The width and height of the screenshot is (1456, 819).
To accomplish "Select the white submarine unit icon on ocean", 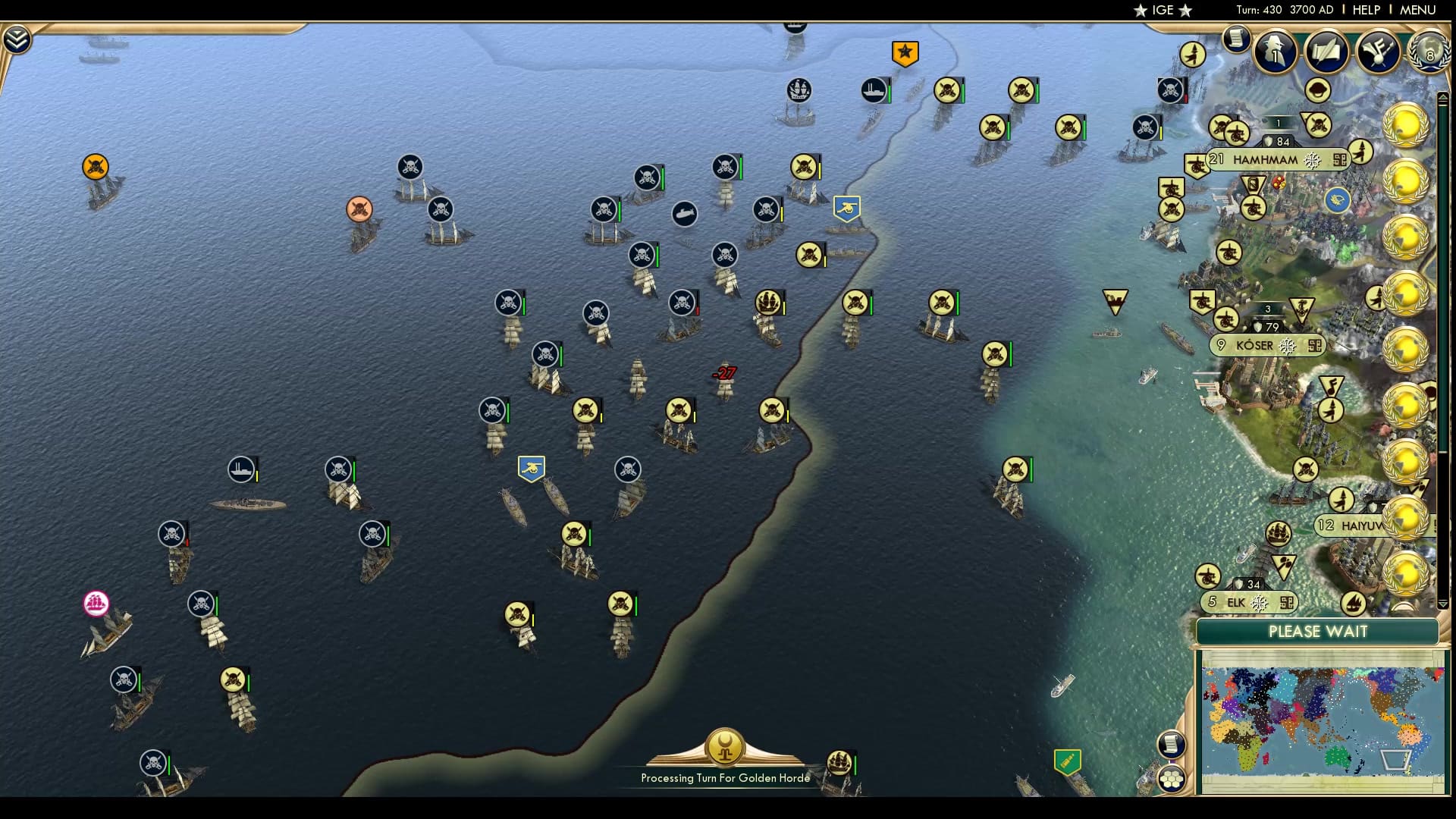I will pos(685,215).
